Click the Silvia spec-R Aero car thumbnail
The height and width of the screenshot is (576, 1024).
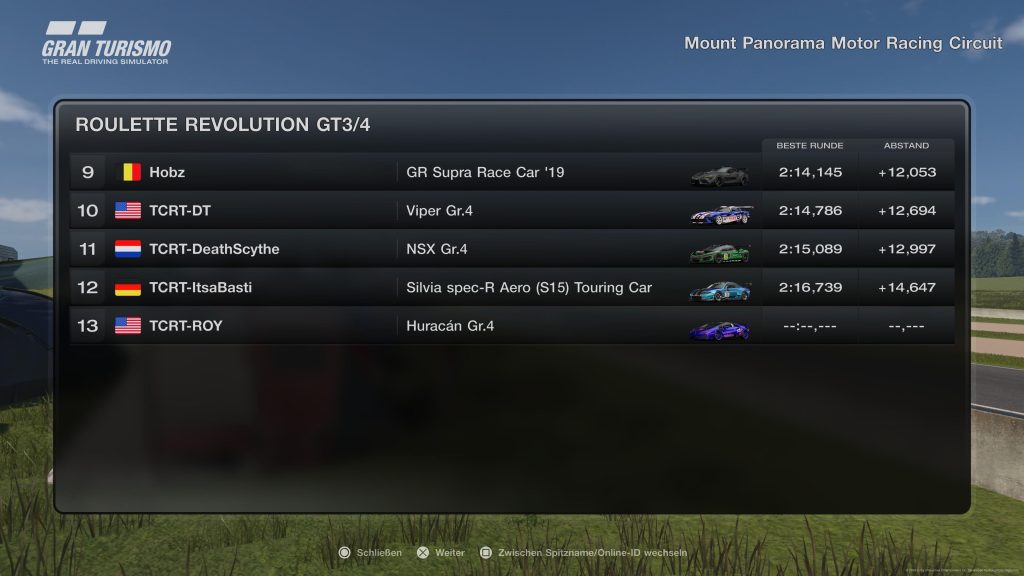click(x=719, y=290)
